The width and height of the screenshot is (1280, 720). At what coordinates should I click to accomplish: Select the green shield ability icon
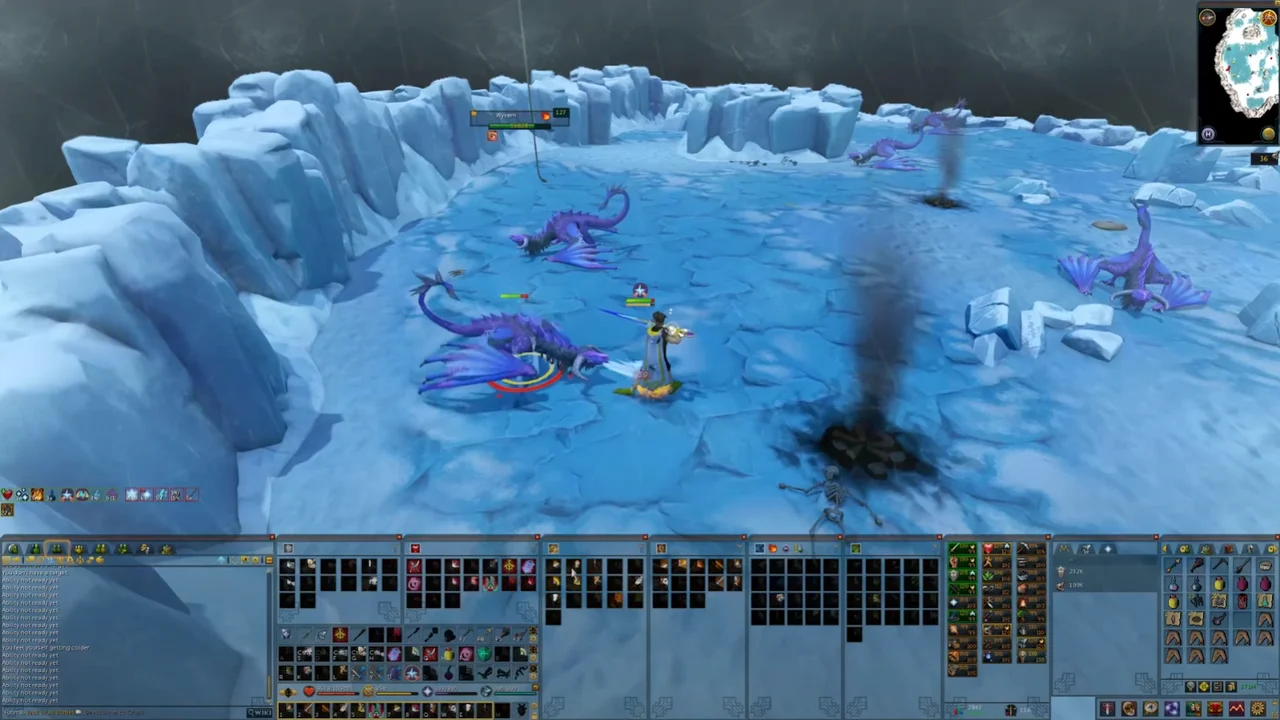coord(484,654)
